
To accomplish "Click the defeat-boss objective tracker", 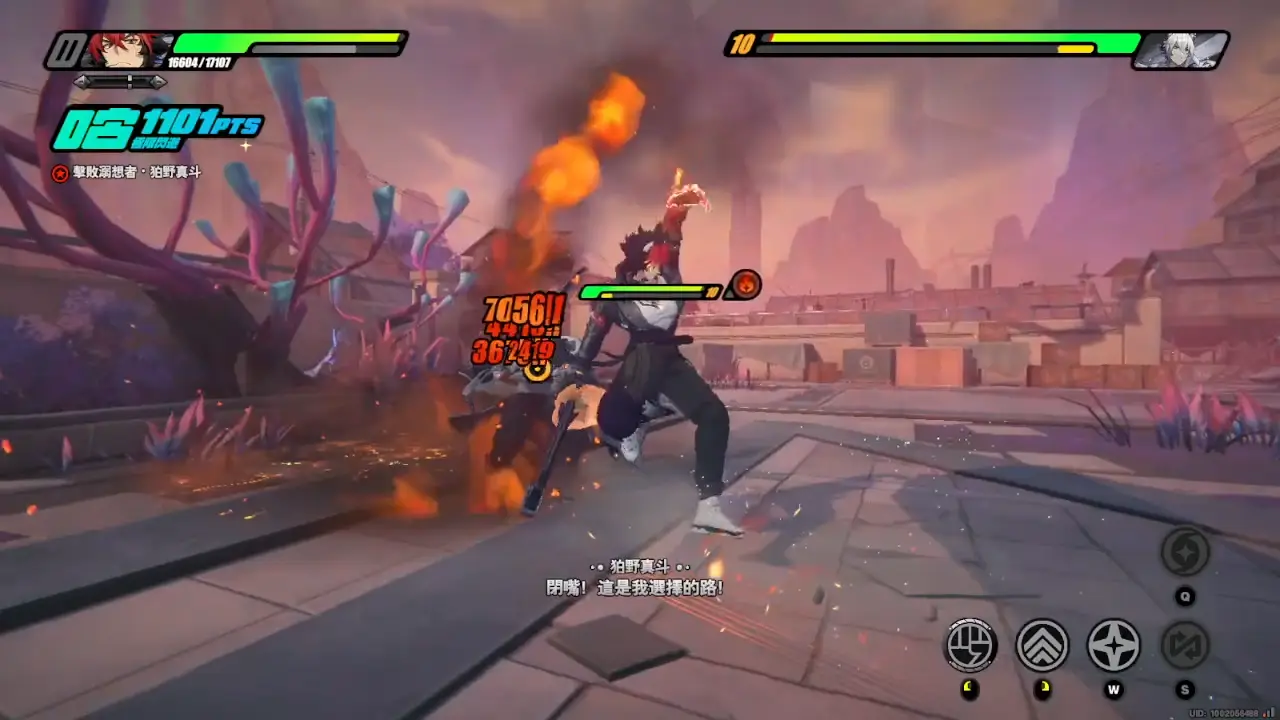I will 127,173.
